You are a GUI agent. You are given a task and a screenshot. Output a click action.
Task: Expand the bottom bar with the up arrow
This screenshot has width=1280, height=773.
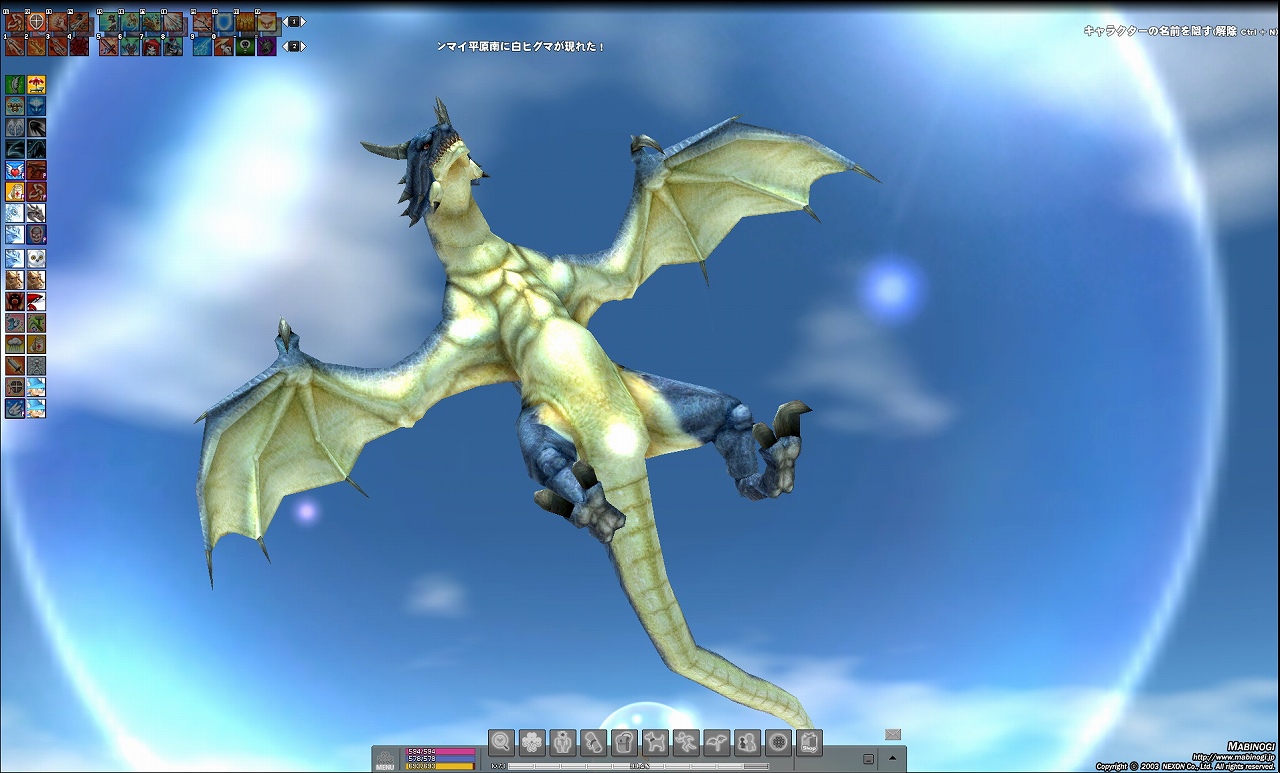[892, 758]
